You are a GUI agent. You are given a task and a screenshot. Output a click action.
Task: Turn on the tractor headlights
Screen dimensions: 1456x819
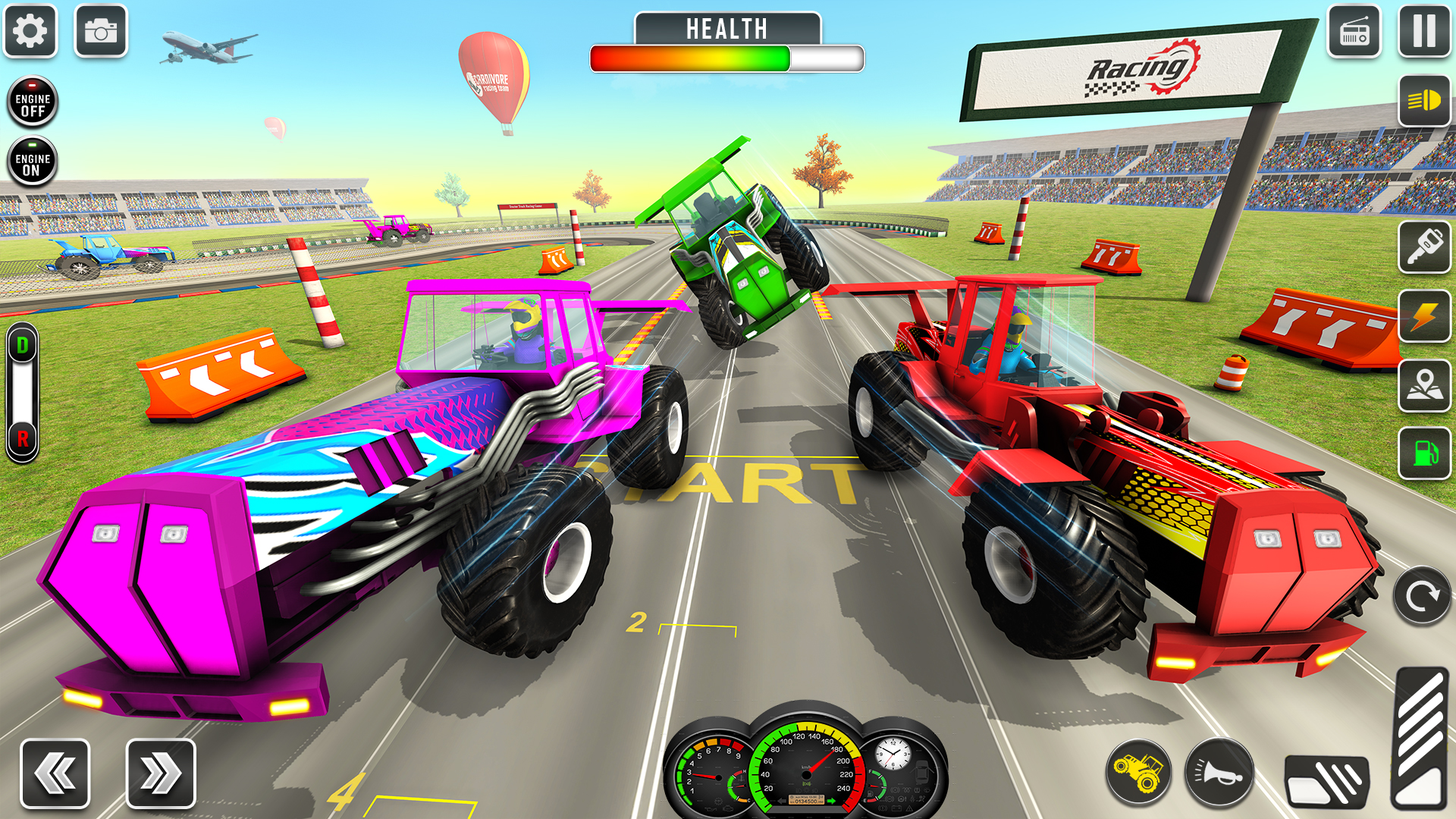click(1424, 101)
